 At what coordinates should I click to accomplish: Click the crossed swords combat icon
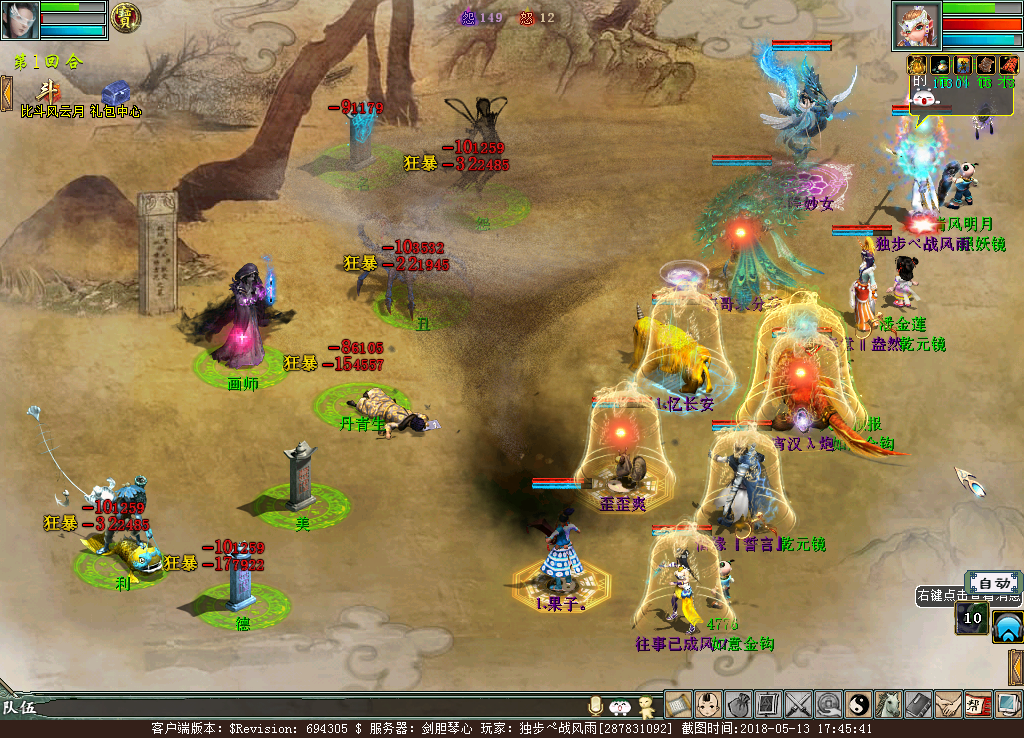point(798,705)
